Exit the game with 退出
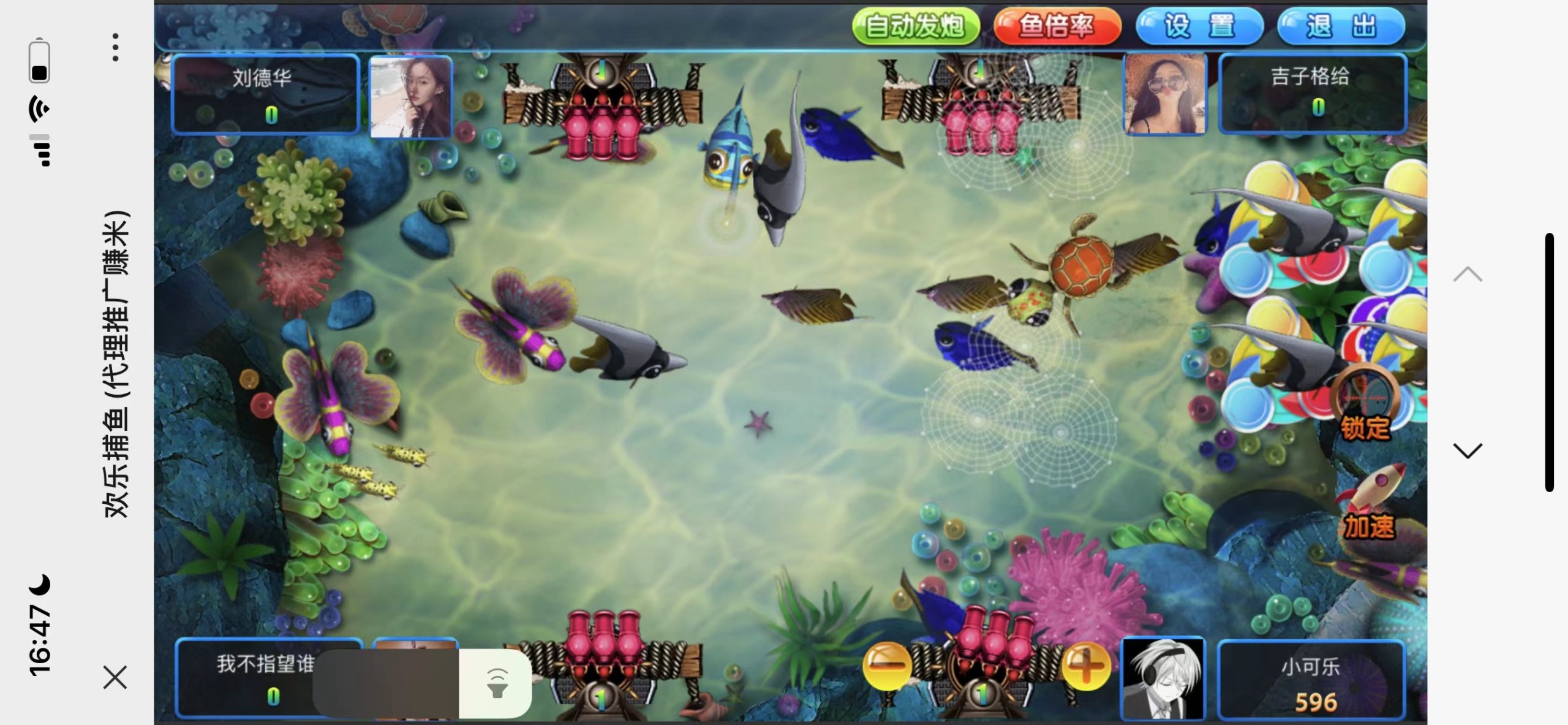The image size is (1568, 725). [x=1341, y=26]
